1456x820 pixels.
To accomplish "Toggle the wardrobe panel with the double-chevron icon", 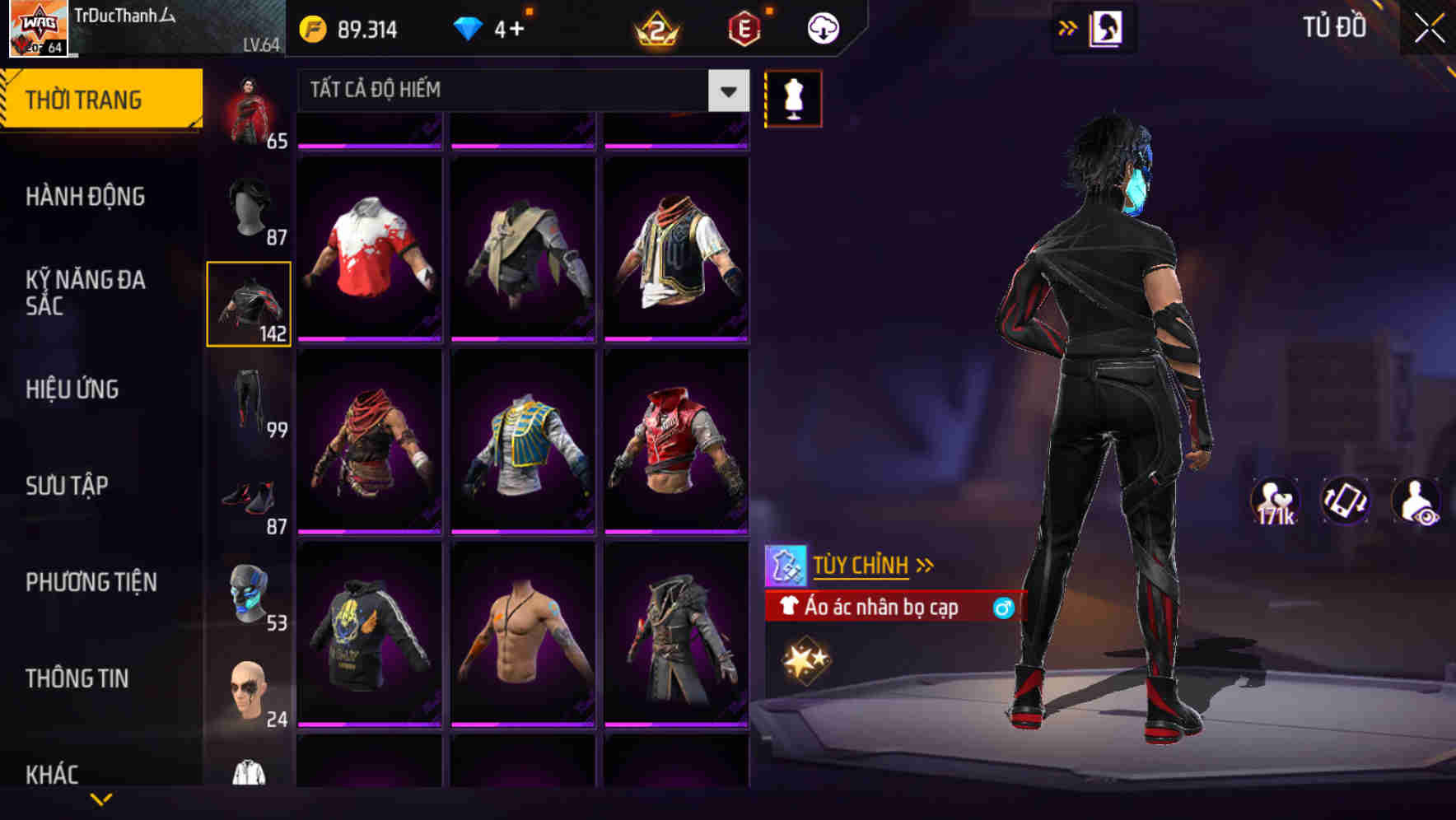I will [1066, 26].
